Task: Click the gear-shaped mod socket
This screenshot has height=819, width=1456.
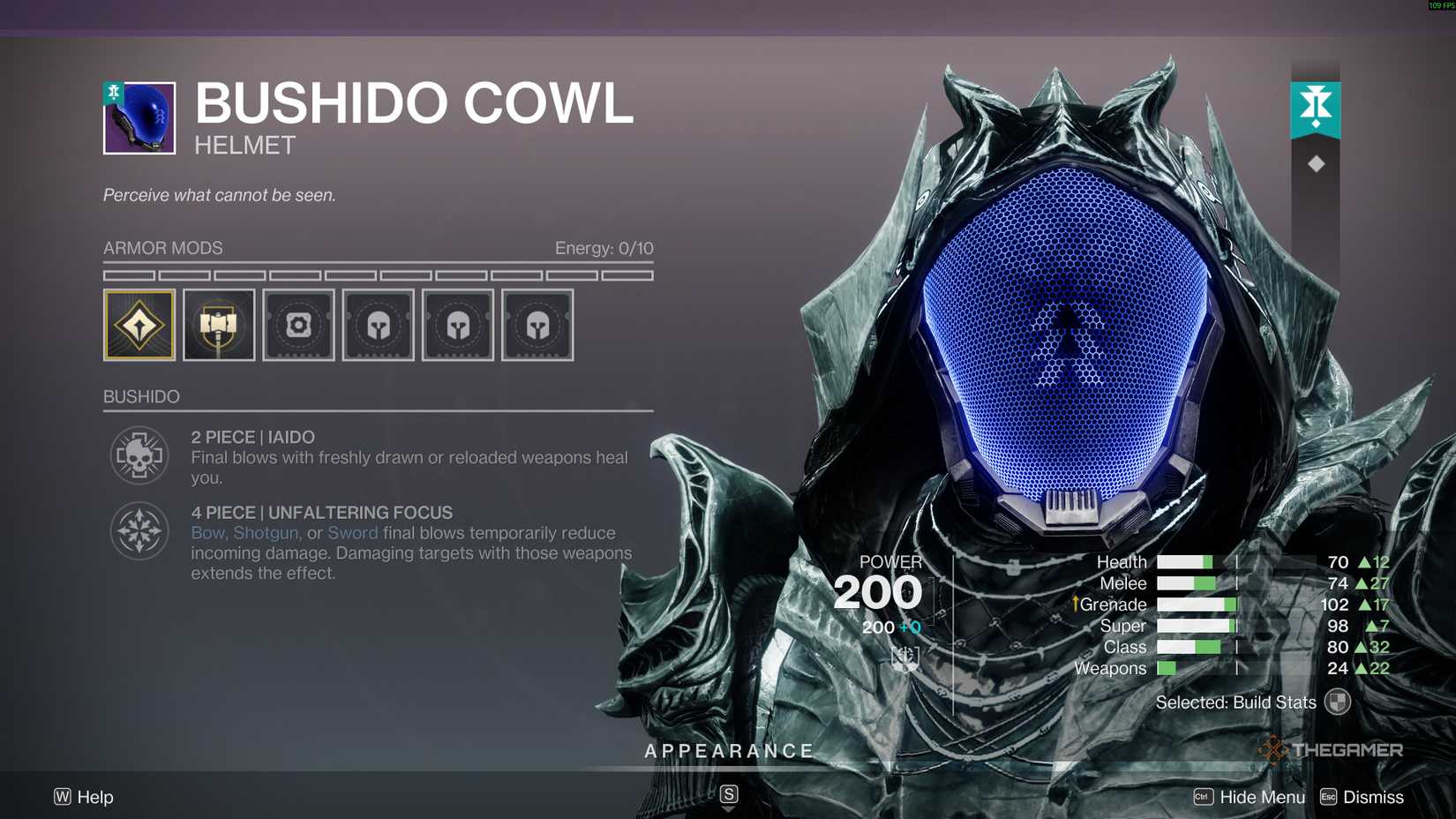Action: [x=298, y=325]
